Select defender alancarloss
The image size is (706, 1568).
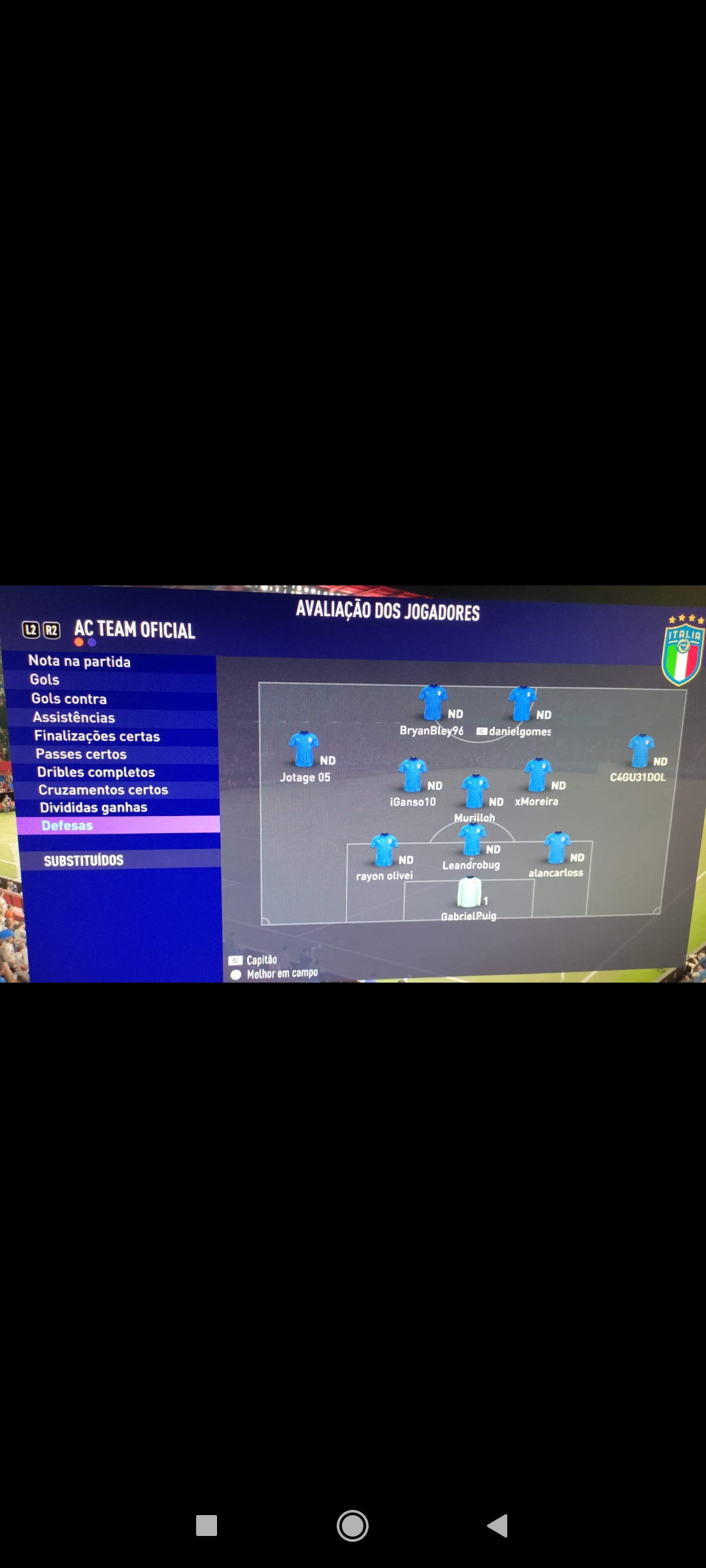tap(557, 848)
